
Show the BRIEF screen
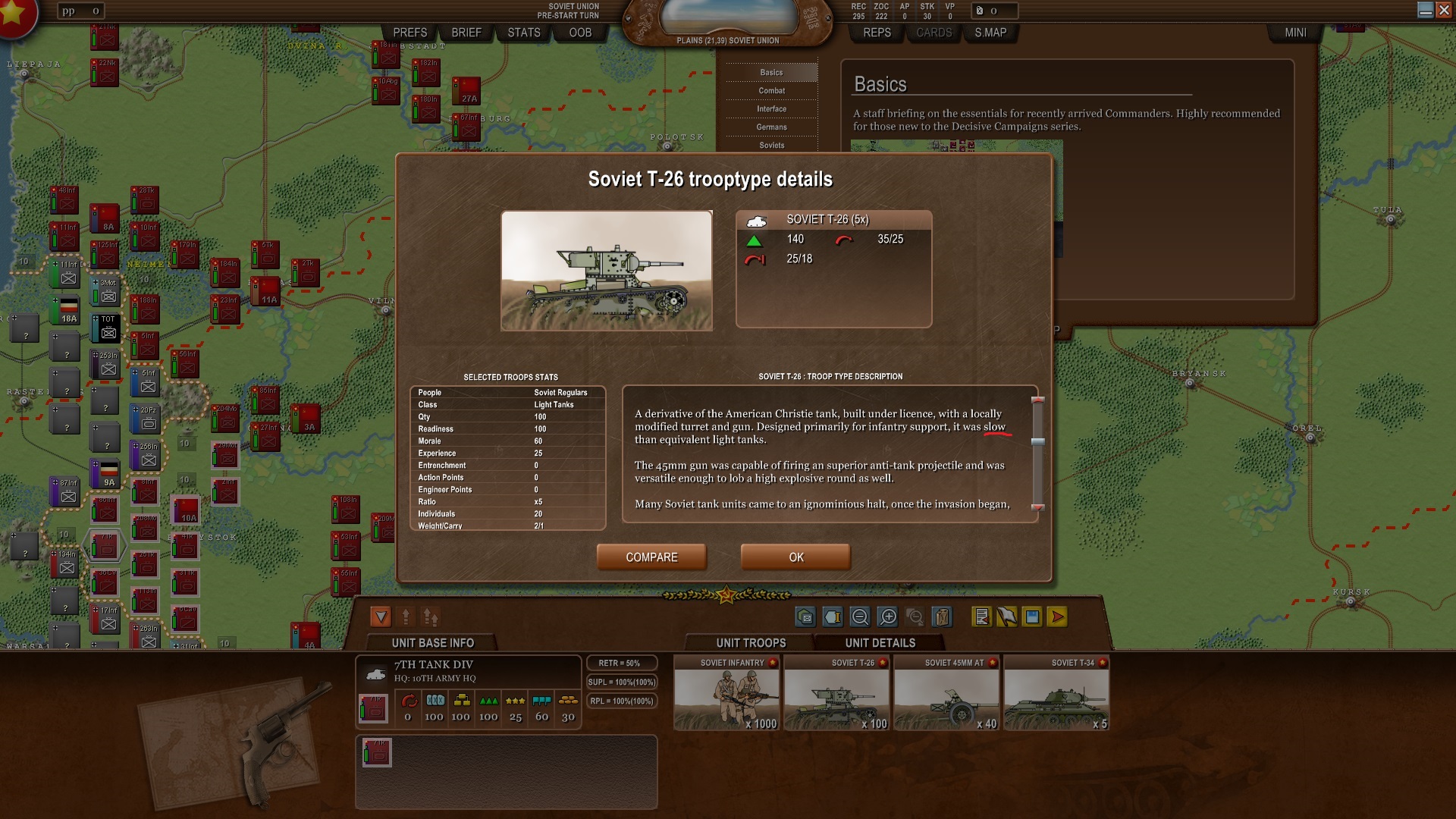[x=466, y=33]
